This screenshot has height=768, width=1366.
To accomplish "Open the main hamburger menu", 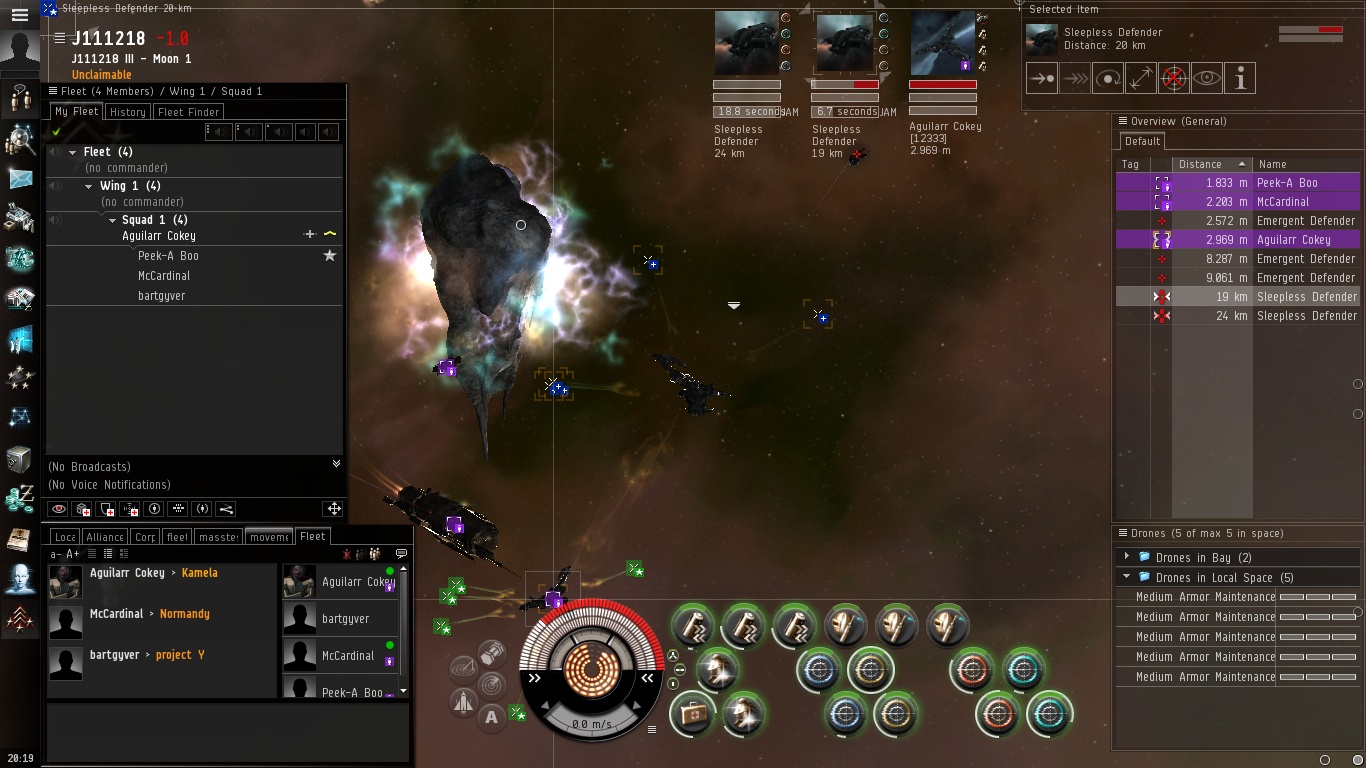I will tap(19, 15).
